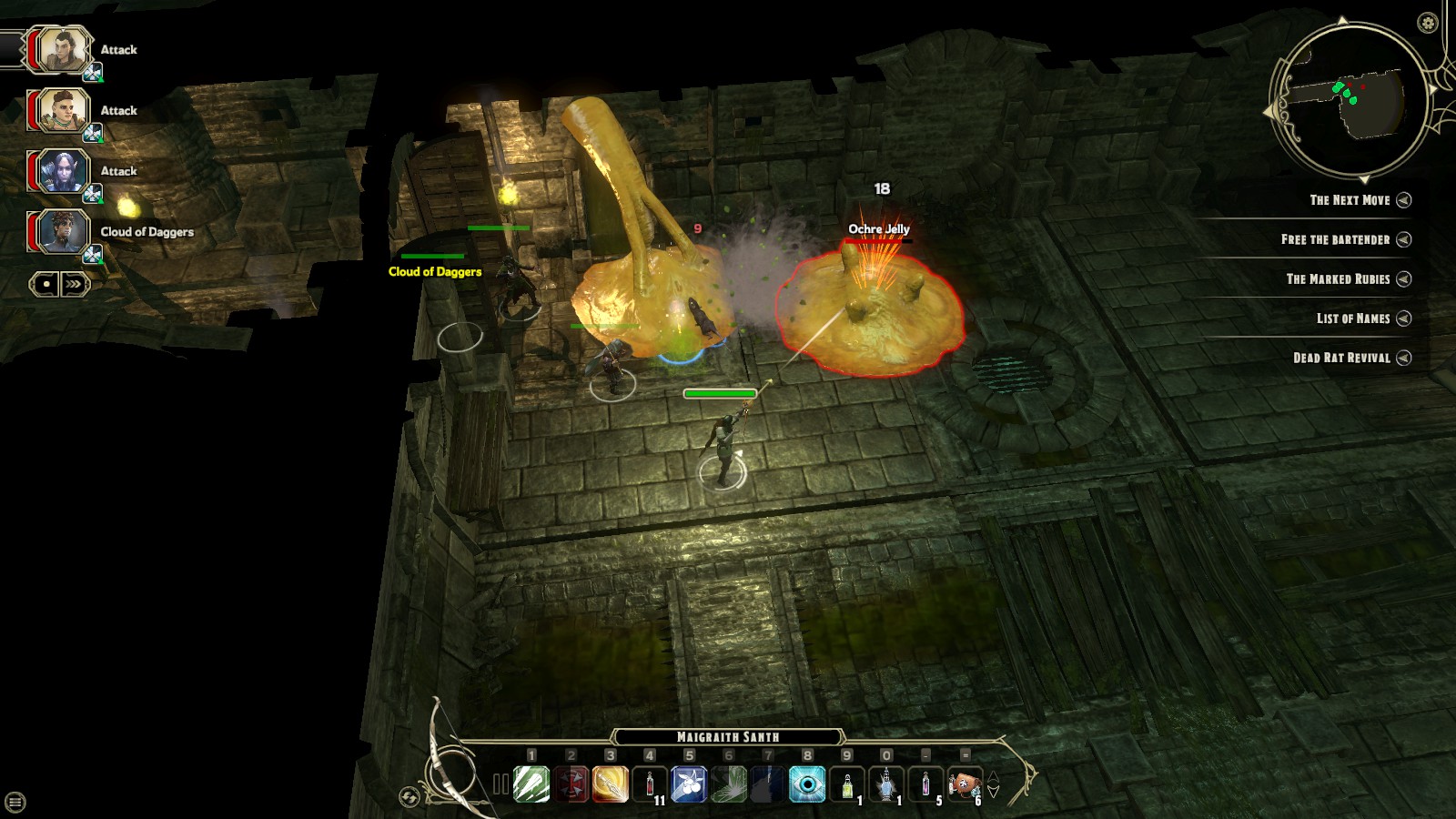Activate the cyan eye ability in slot 8
1456x819 pixels.
tap(807, 784)
